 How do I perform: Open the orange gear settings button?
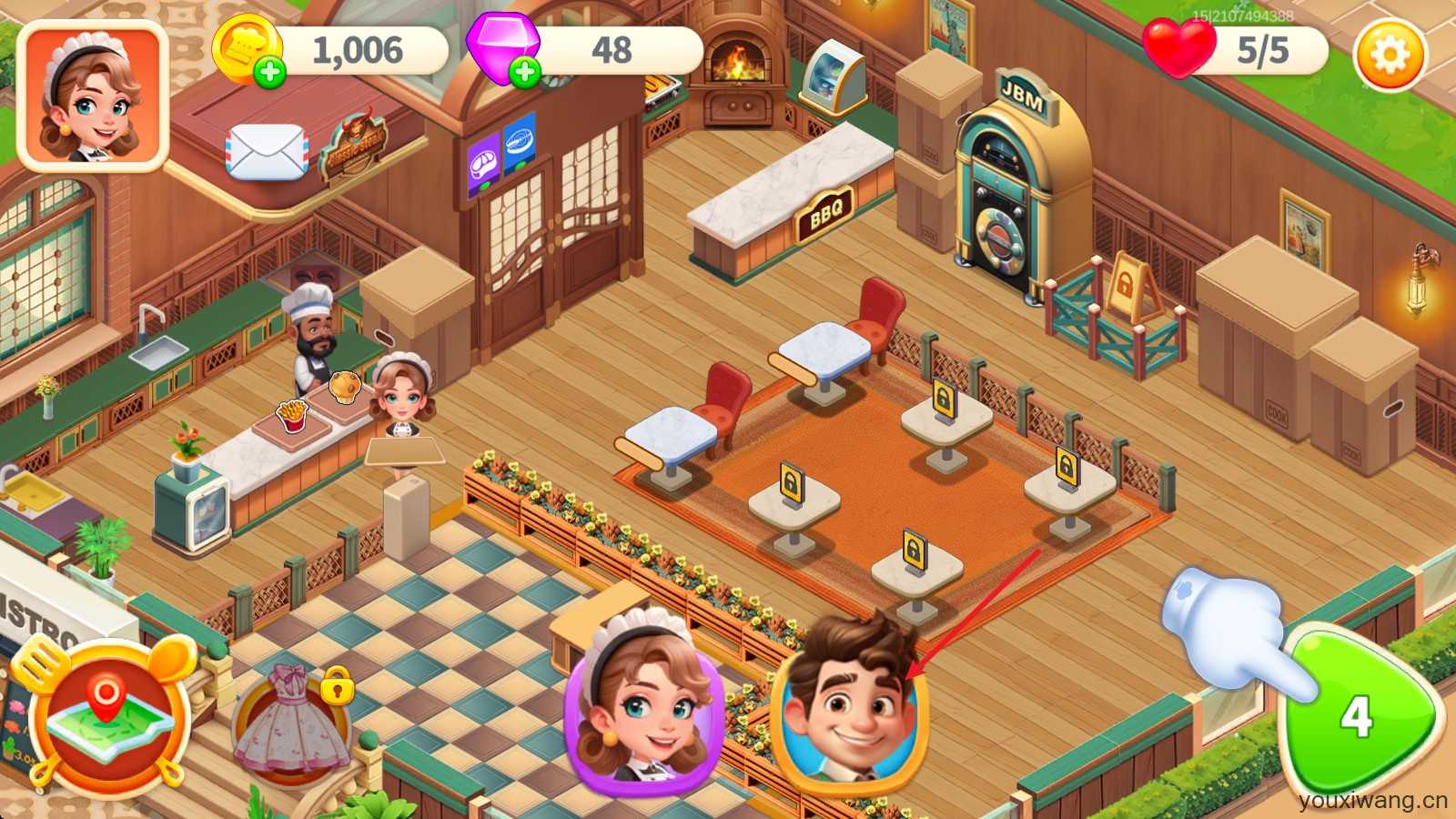click(1389, 55)
